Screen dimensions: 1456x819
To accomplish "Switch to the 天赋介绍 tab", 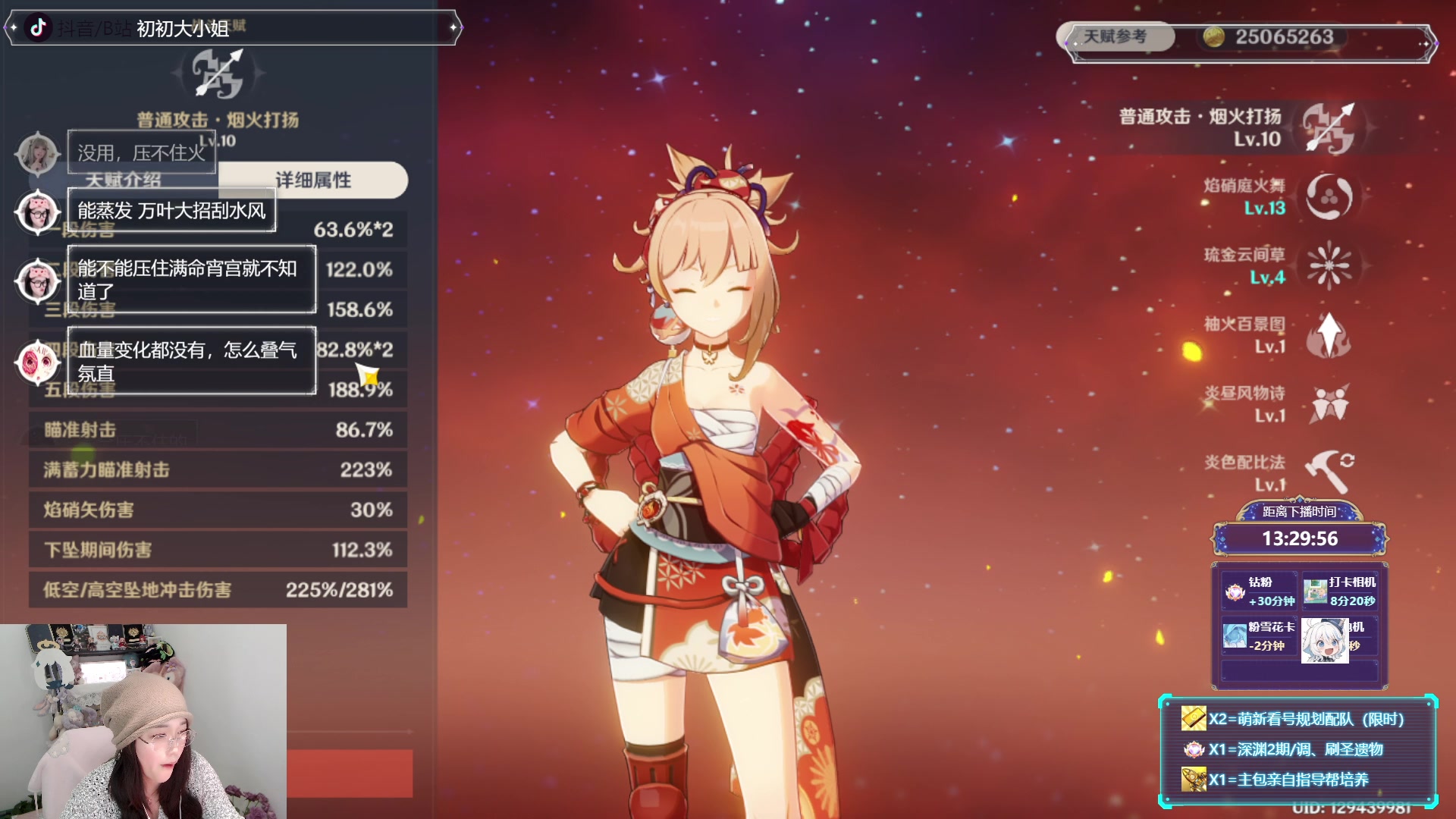I will click(124, 180).
